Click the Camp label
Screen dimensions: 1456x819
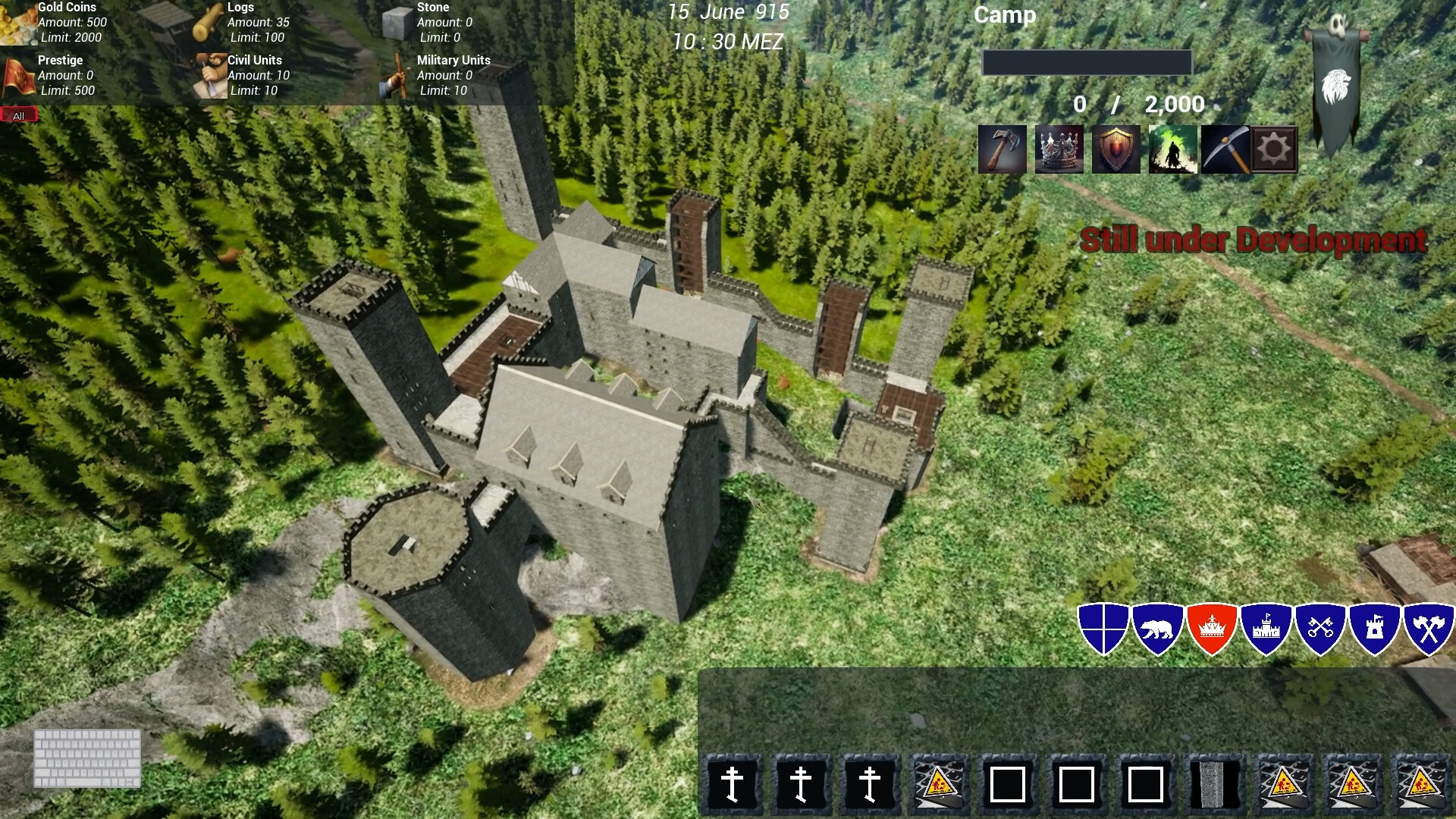coord(1005,15)
